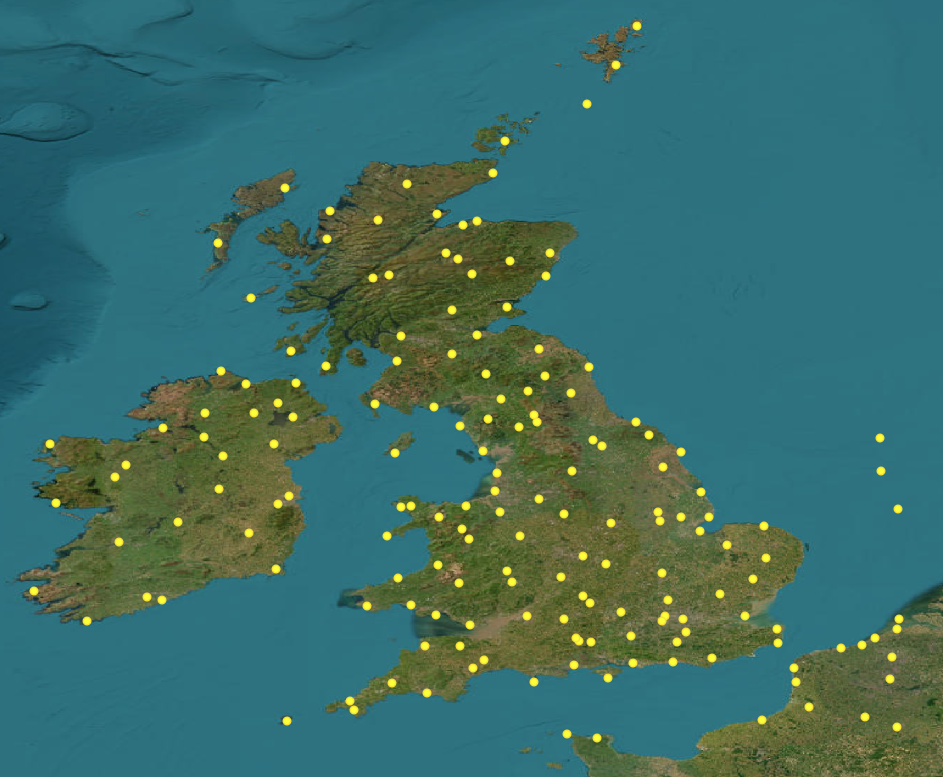Choose the Isles of Scilly marker off Cornwall
This screenshot has width=943, height=777.
[287, 721]
